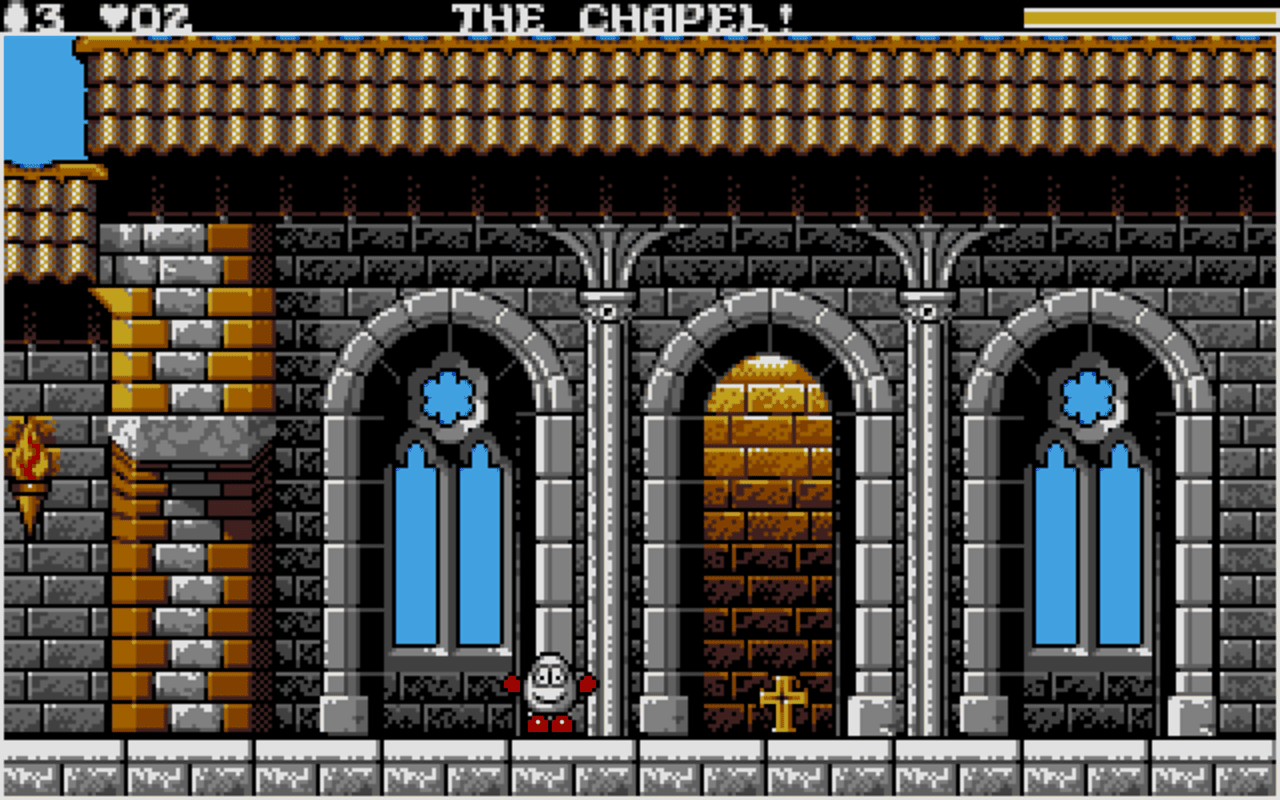Click the water drop counter icon
1280x800 pixels.
tap(15, 14)
